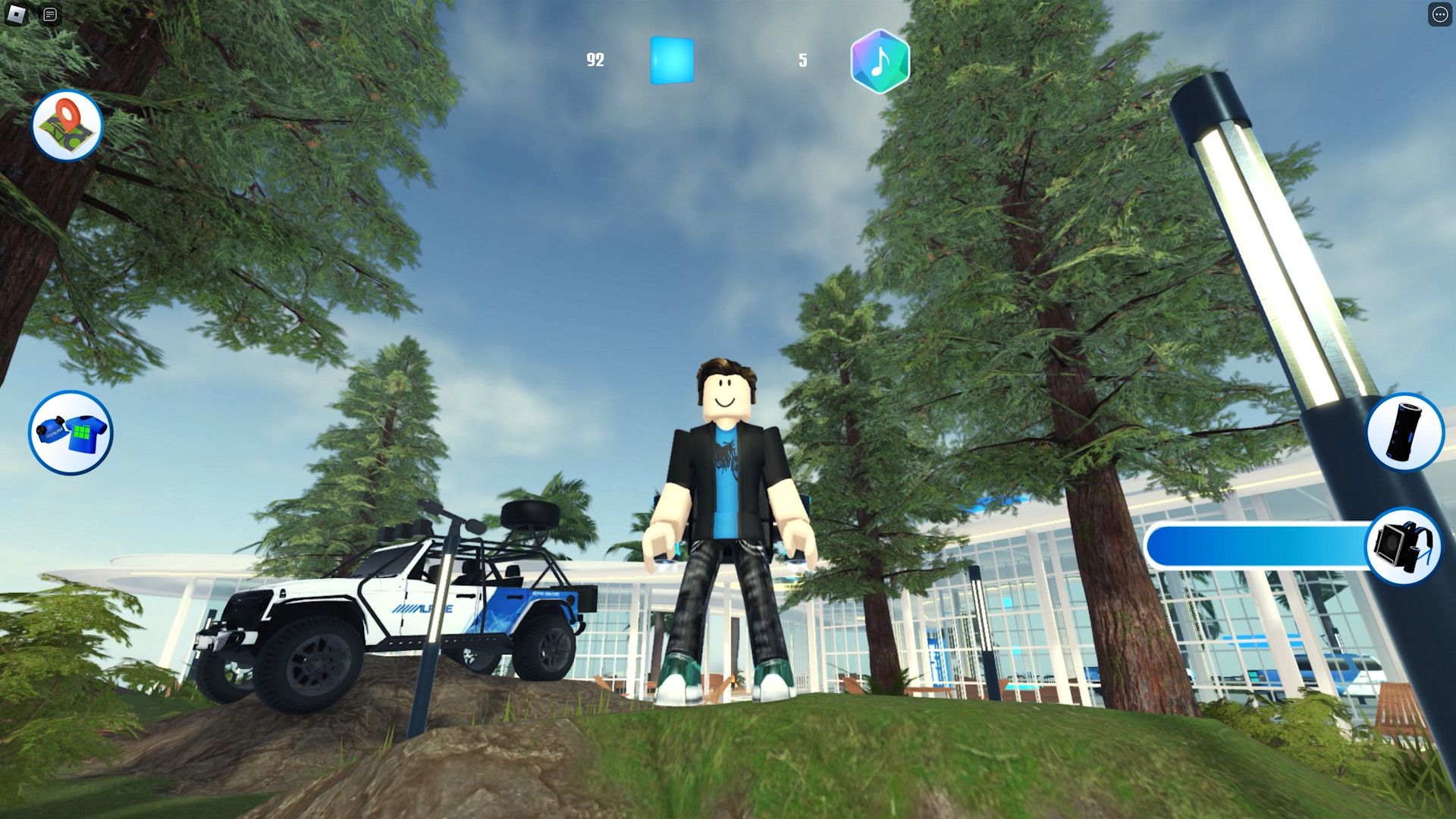1456x819 pixels.
Task: Open the three-dot options menu
Action: click(1439, 14)
